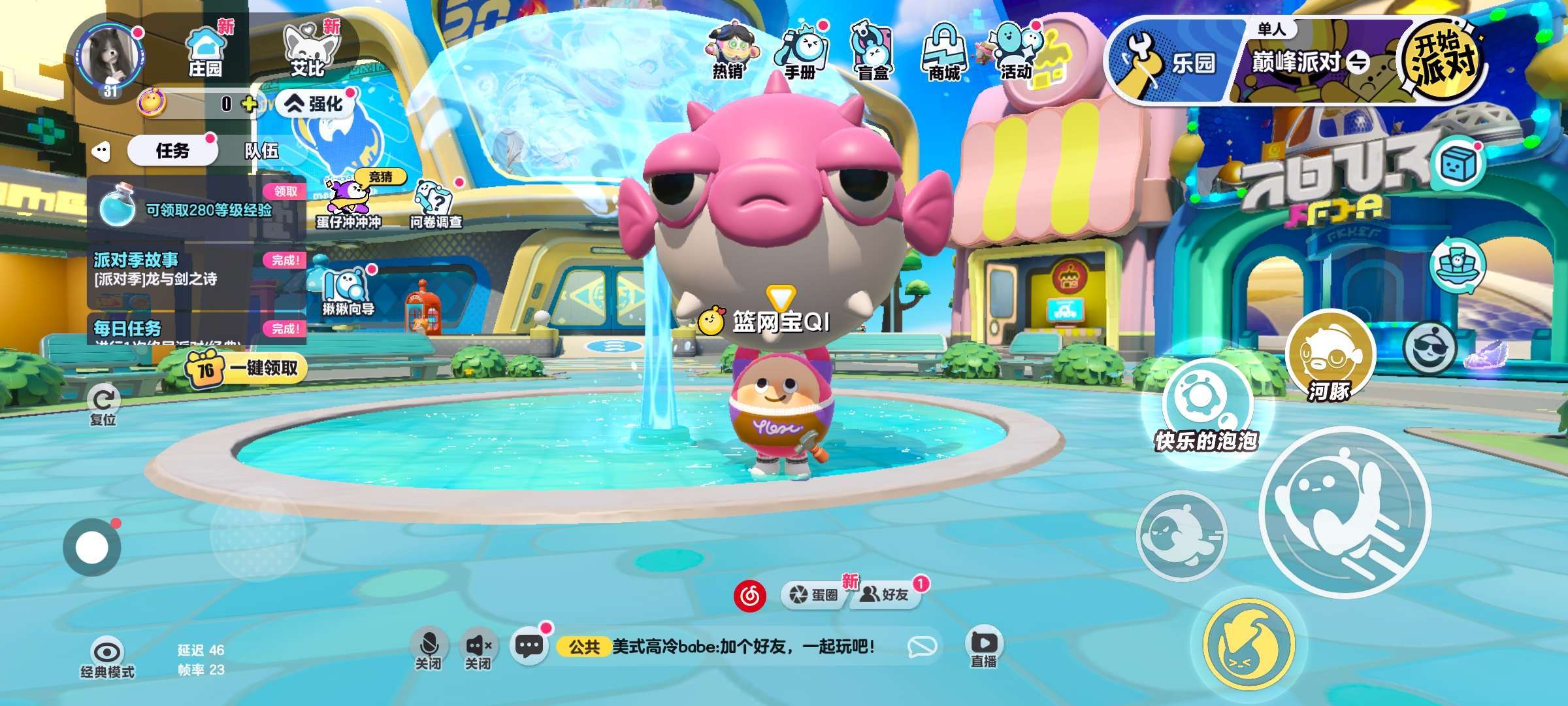Toggle 经典模式 classic mode view
Screen dimensions: 1568x706
tap(107, 658)
